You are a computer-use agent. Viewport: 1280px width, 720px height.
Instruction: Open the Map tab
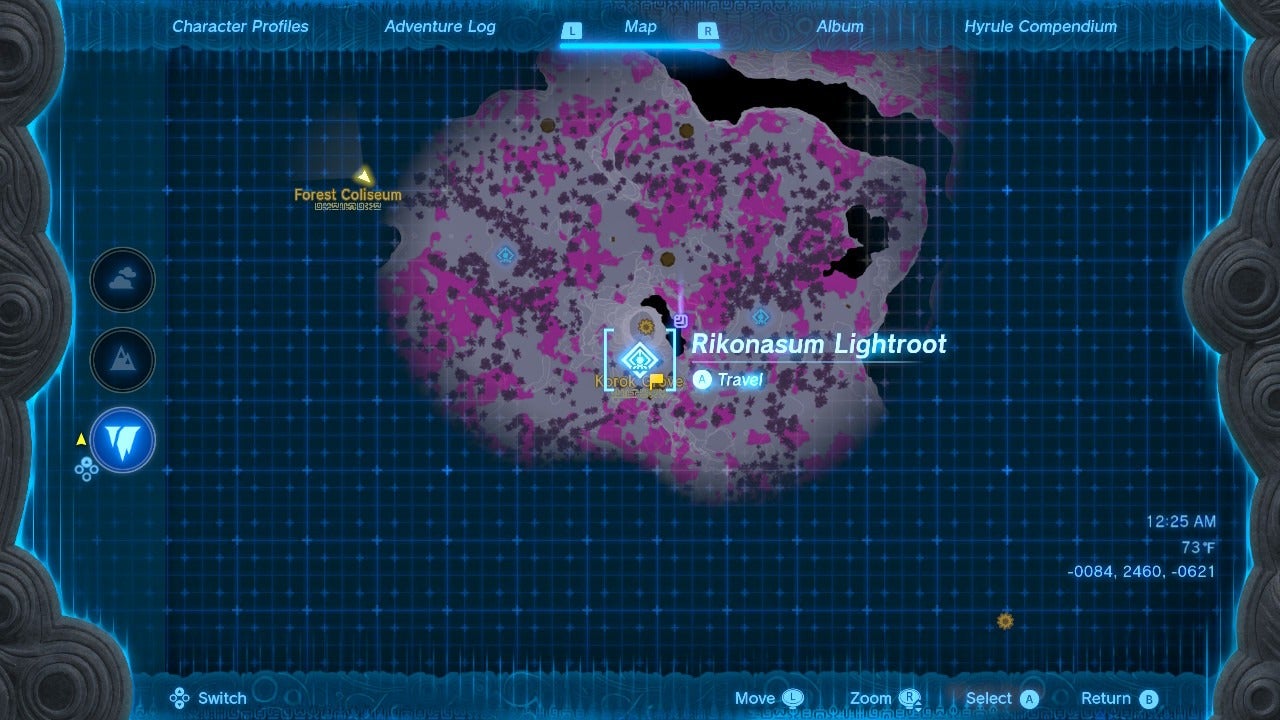[x=640, y=27]
